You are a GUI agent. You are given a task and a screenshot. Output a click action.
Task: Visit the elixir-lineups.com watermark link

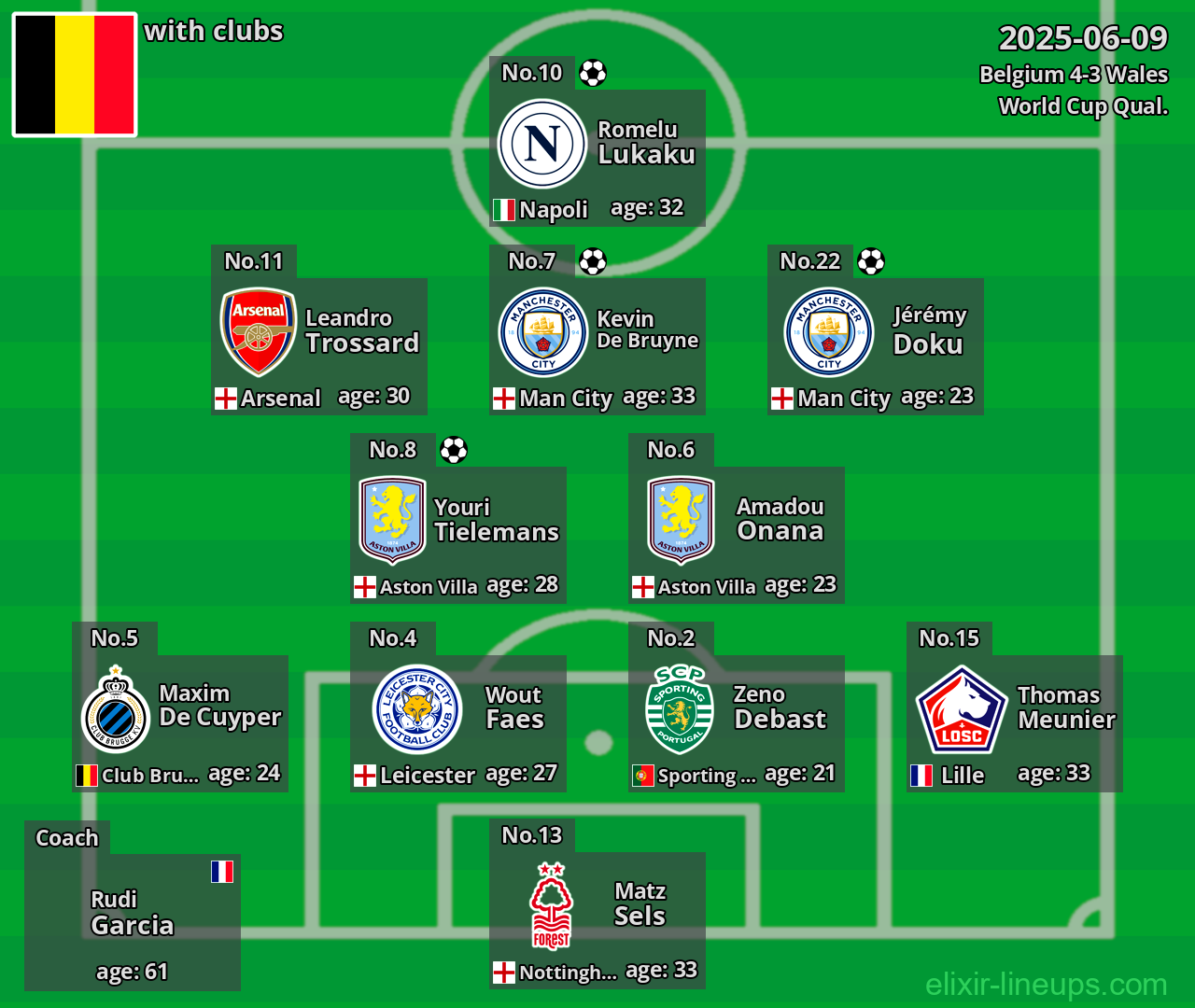coord(1046,984)
